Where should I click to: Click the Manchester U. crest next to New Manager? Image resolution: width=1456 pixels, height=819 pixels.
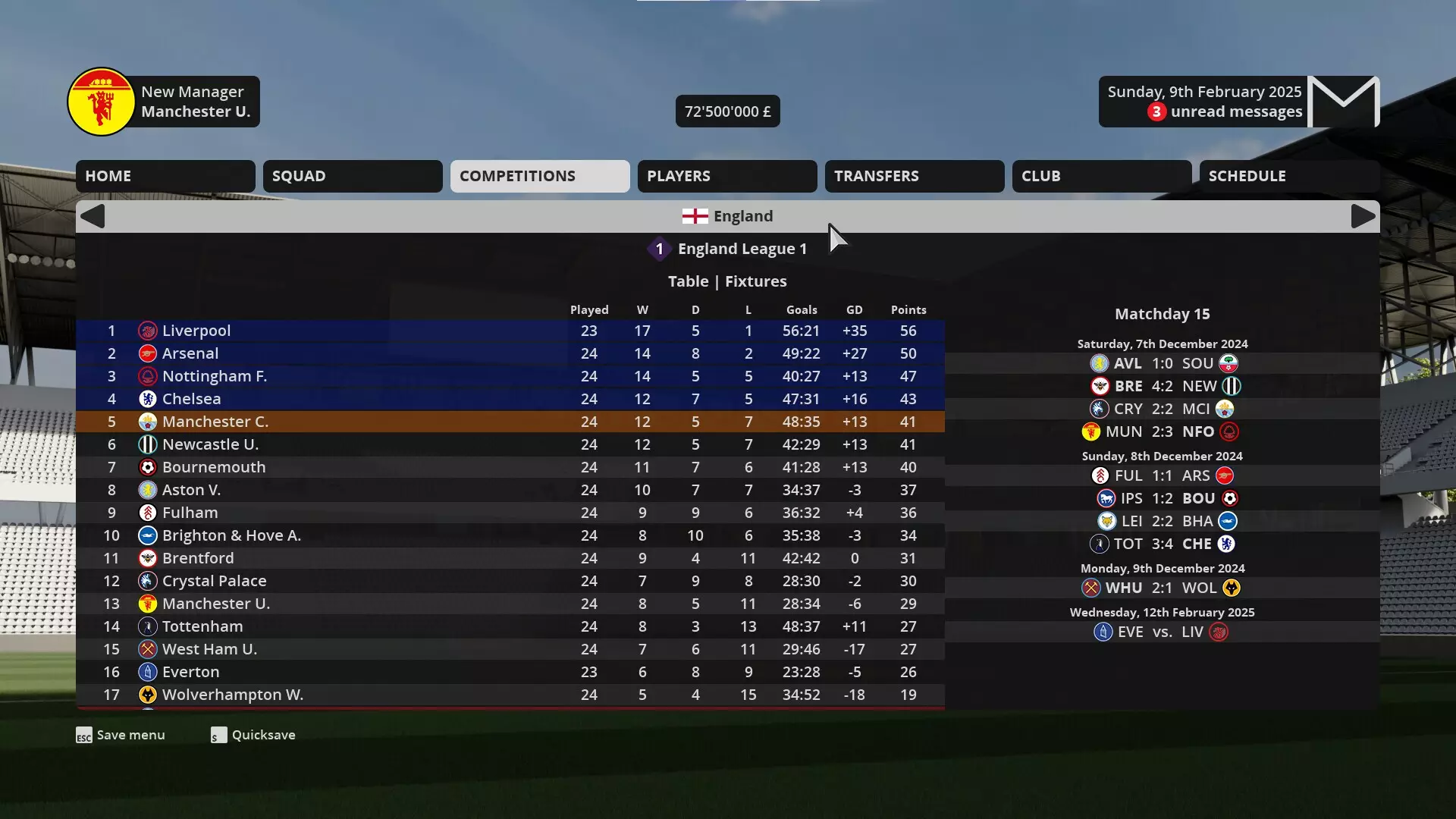(102, 101)
